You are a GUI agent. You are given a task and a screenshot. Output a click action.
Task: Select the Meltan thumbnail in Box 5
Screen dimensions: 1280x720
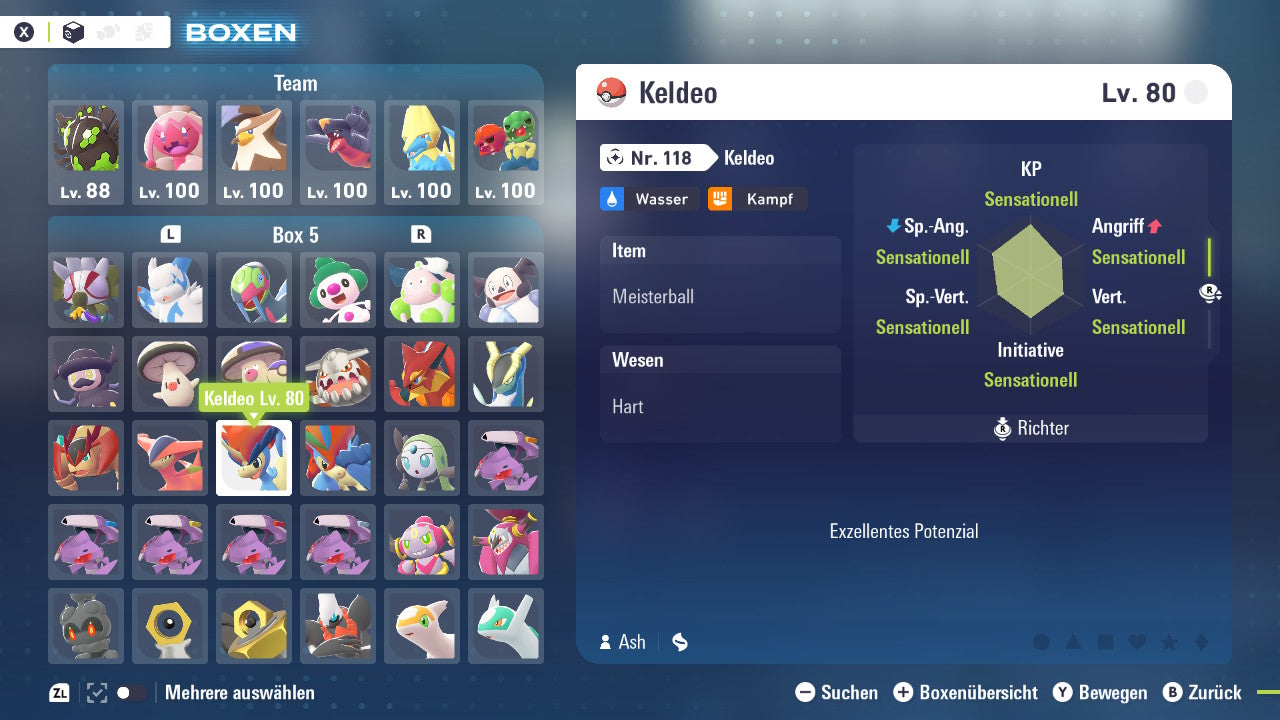[x=169, y=627]
